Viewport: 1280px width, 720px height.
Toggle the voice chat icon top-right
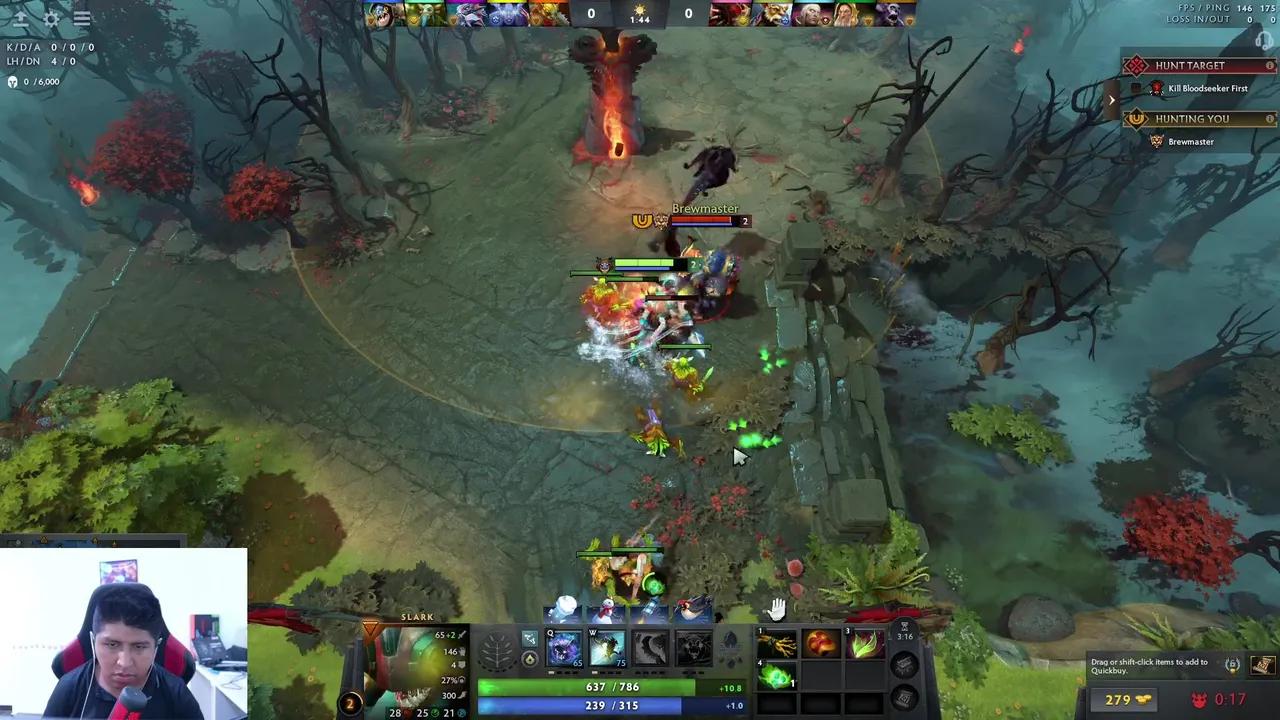1262,40
